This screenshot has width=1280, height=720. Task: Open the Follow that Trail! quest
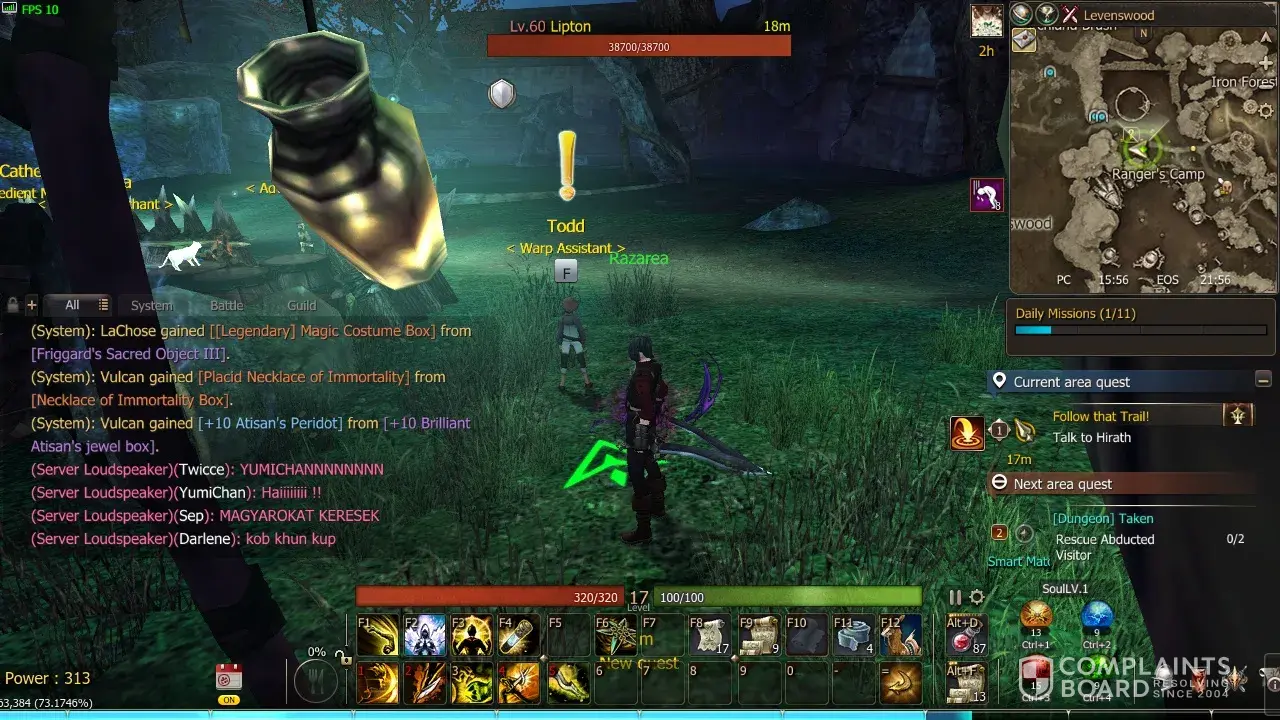tap(1100, 416)
